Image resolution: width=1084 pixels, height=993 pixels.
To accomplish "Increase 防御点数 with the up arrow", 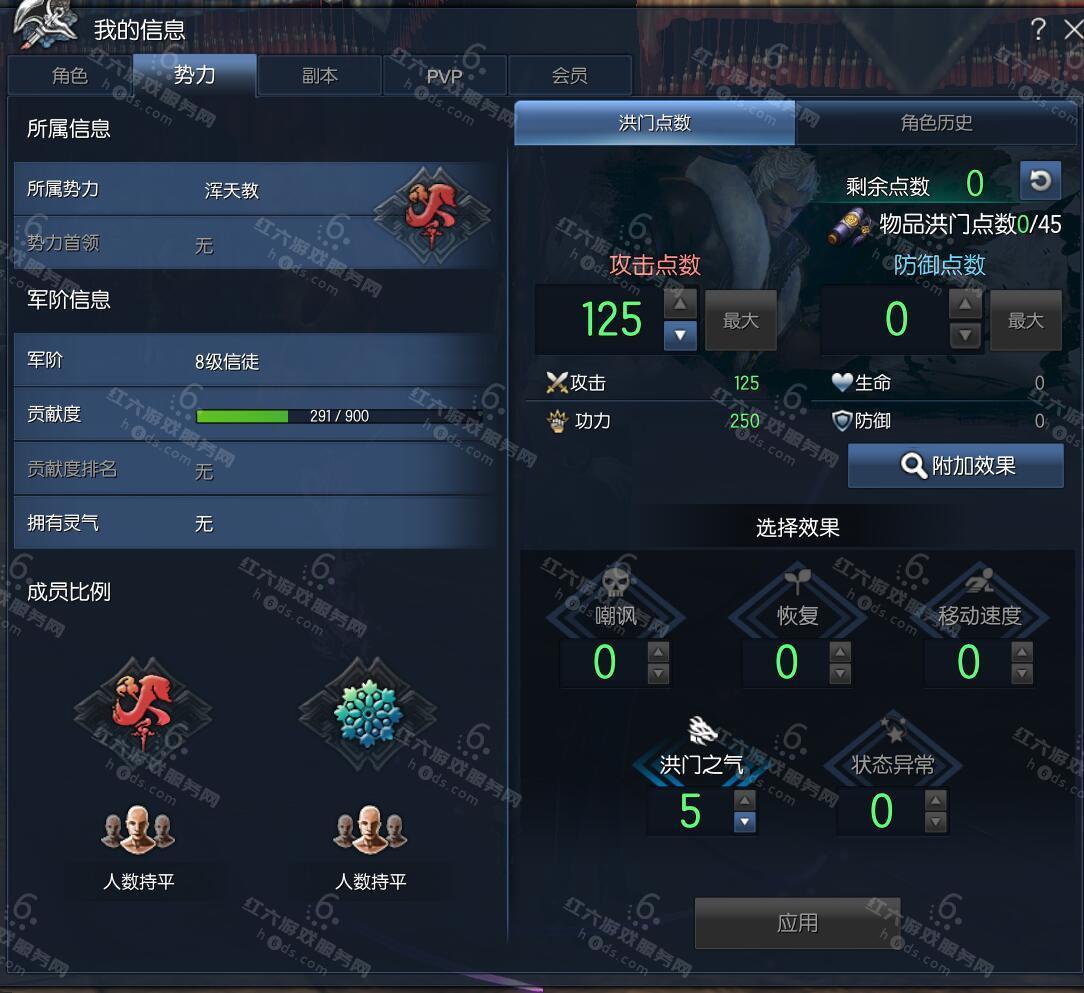I will click(x=965, y=304).
